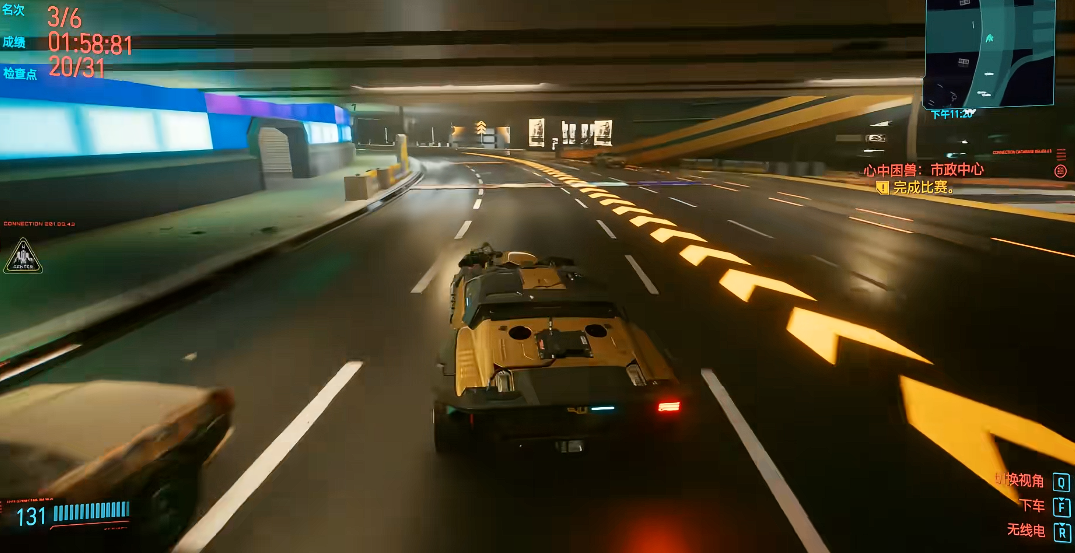Click the 完成比赛 objective line

(x=924, y=187)
